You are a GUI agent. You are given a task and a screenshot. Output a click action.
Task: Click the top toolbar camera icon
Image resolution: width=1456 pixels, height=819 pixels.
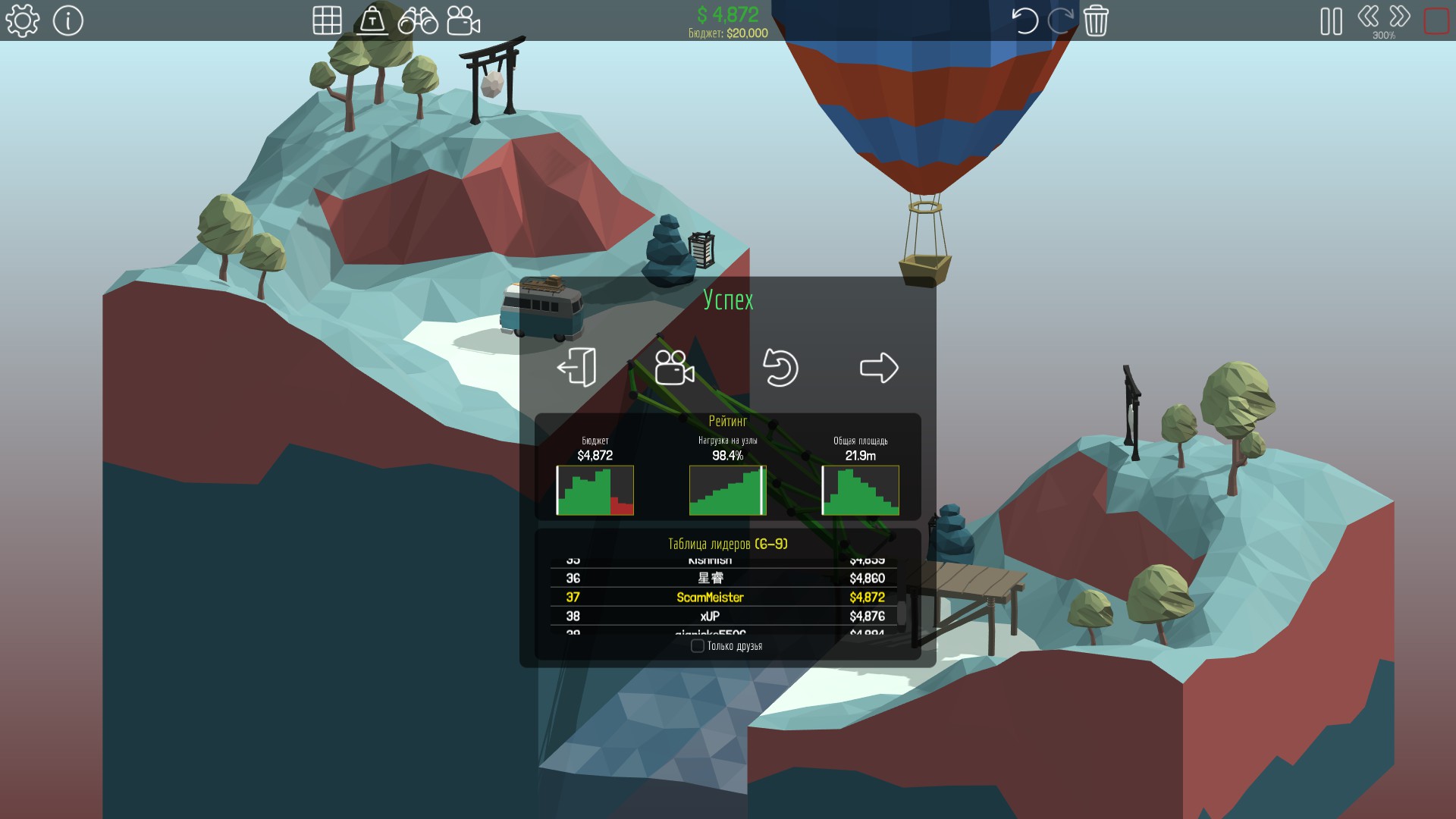coord(463,20)
